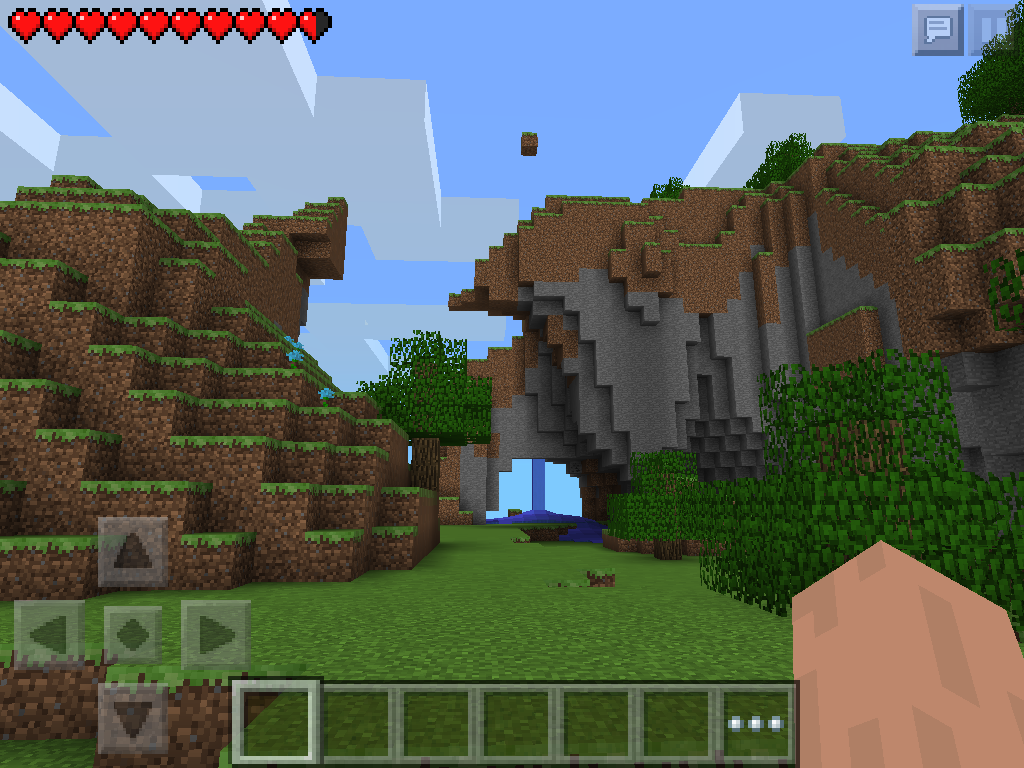
Task: Tap the right arrow movement button
Action: click(x=215, y=635)
